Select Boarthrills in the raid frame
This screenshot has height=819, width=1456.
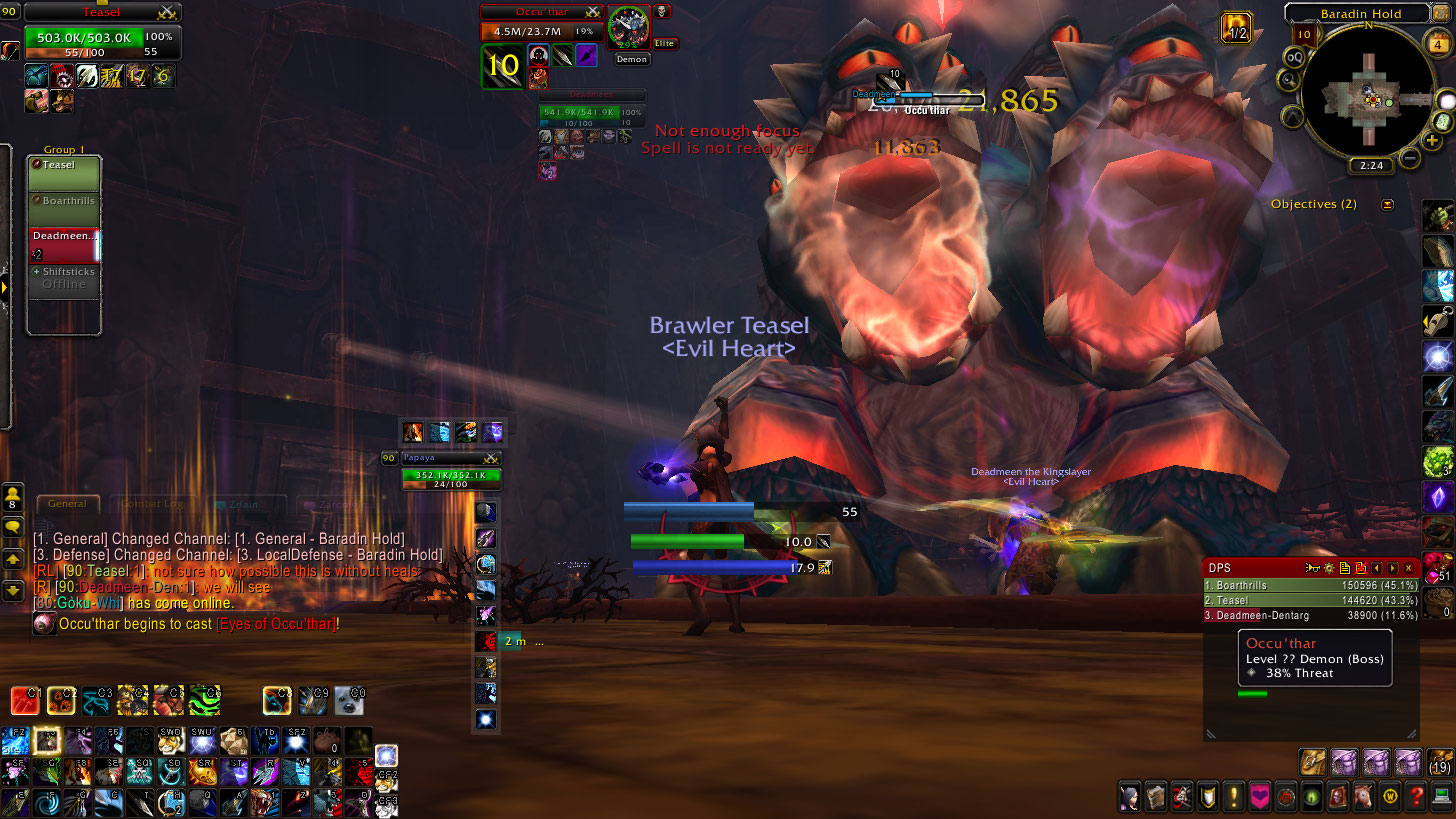click(x=64, y=208)
